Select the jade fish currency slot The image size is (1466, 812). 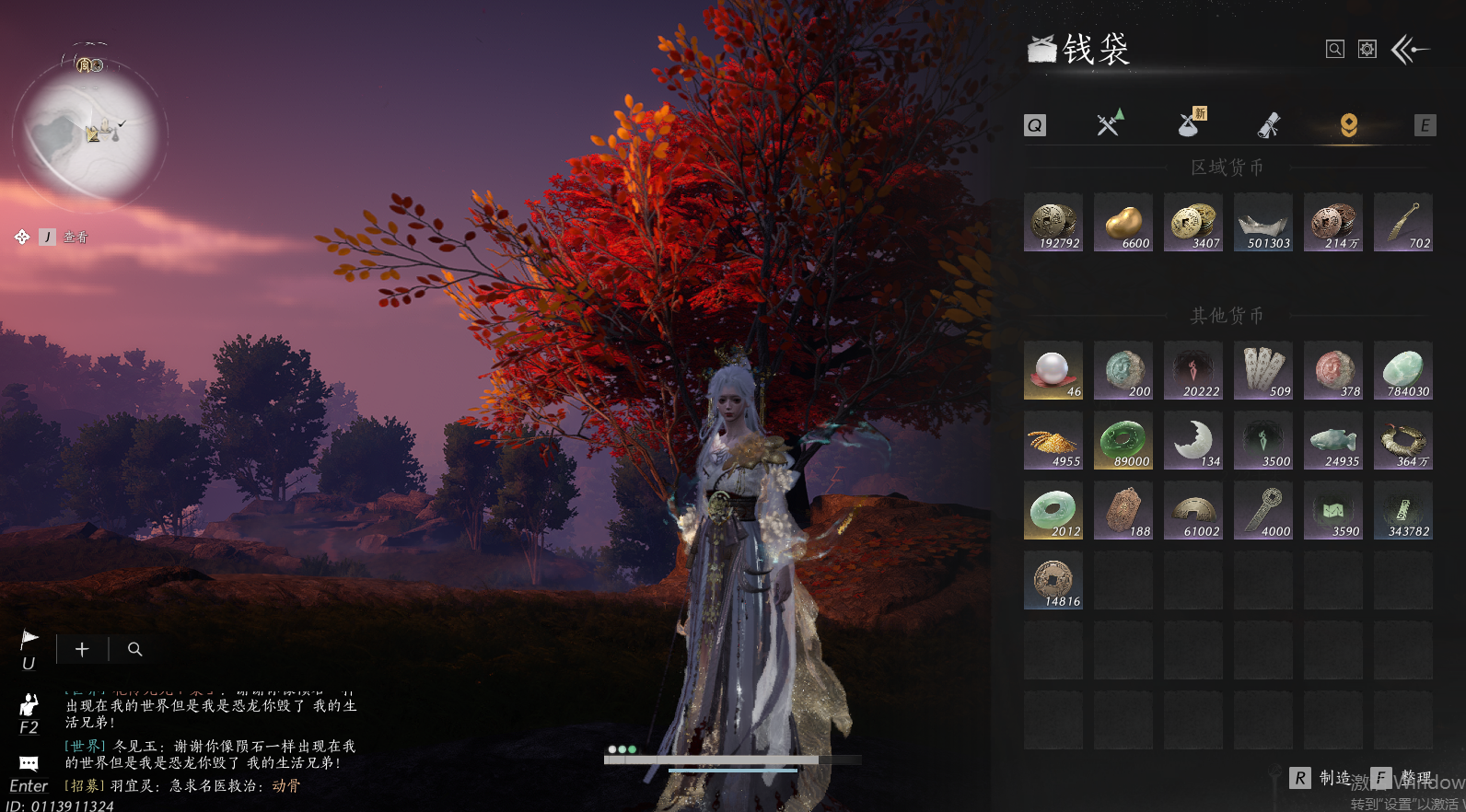coord(1333,441)
